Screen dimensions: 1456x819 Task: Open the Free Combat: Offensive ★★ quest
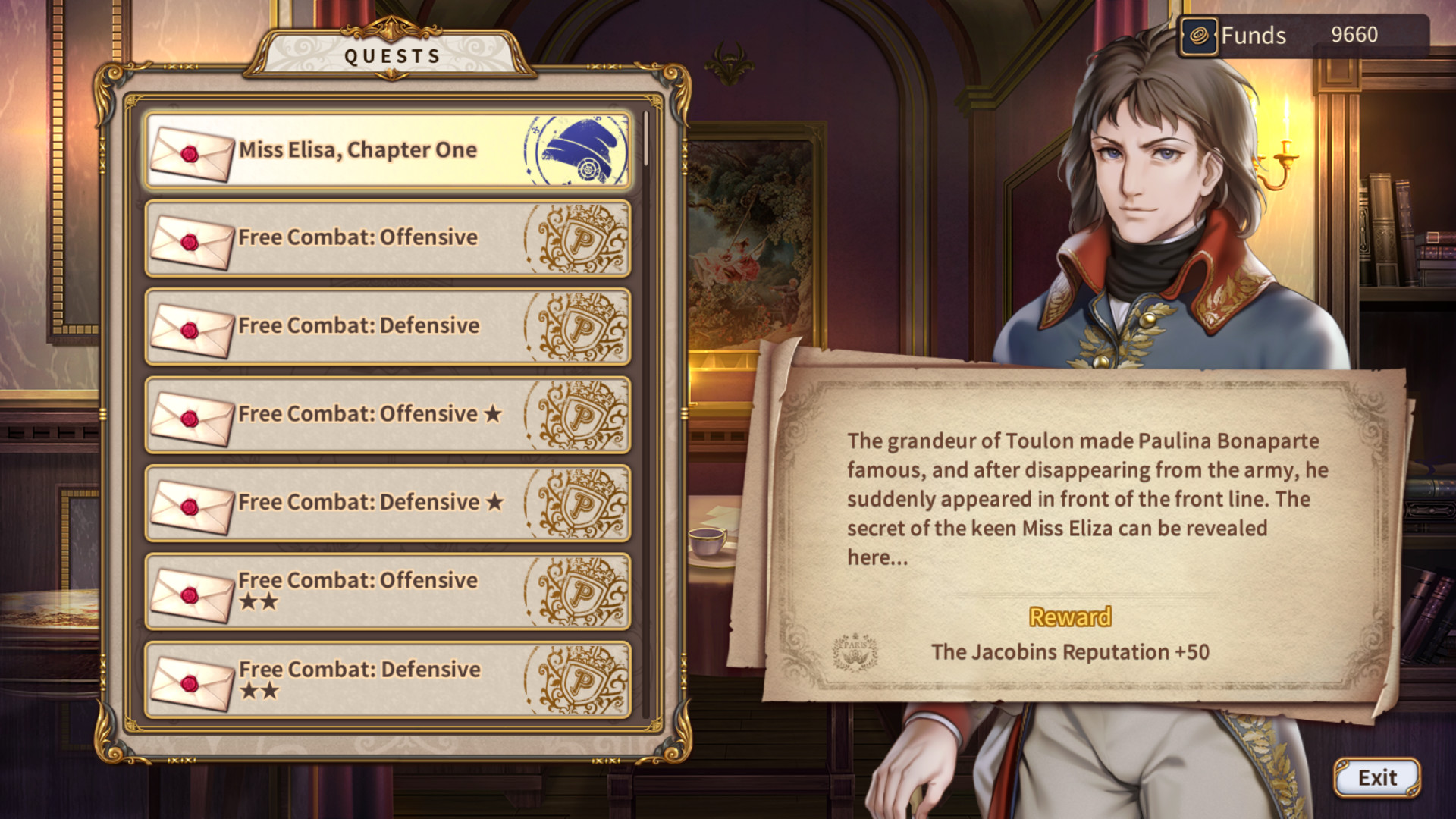pyautogui.click(x=356, y=591)
